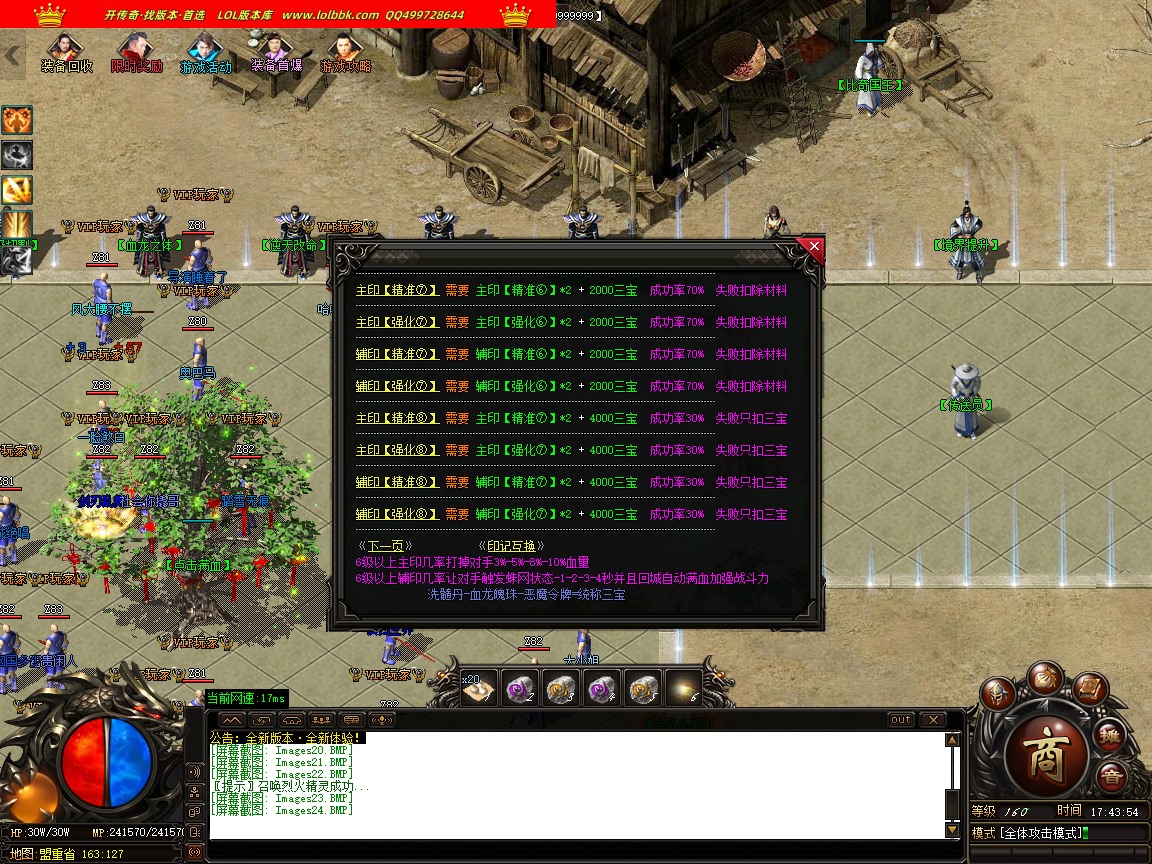Activate the orange flame skill icon
Image resolution: width=1152 pixels, height=864 pixels.
pyautogui.click(x=16, y=121)
